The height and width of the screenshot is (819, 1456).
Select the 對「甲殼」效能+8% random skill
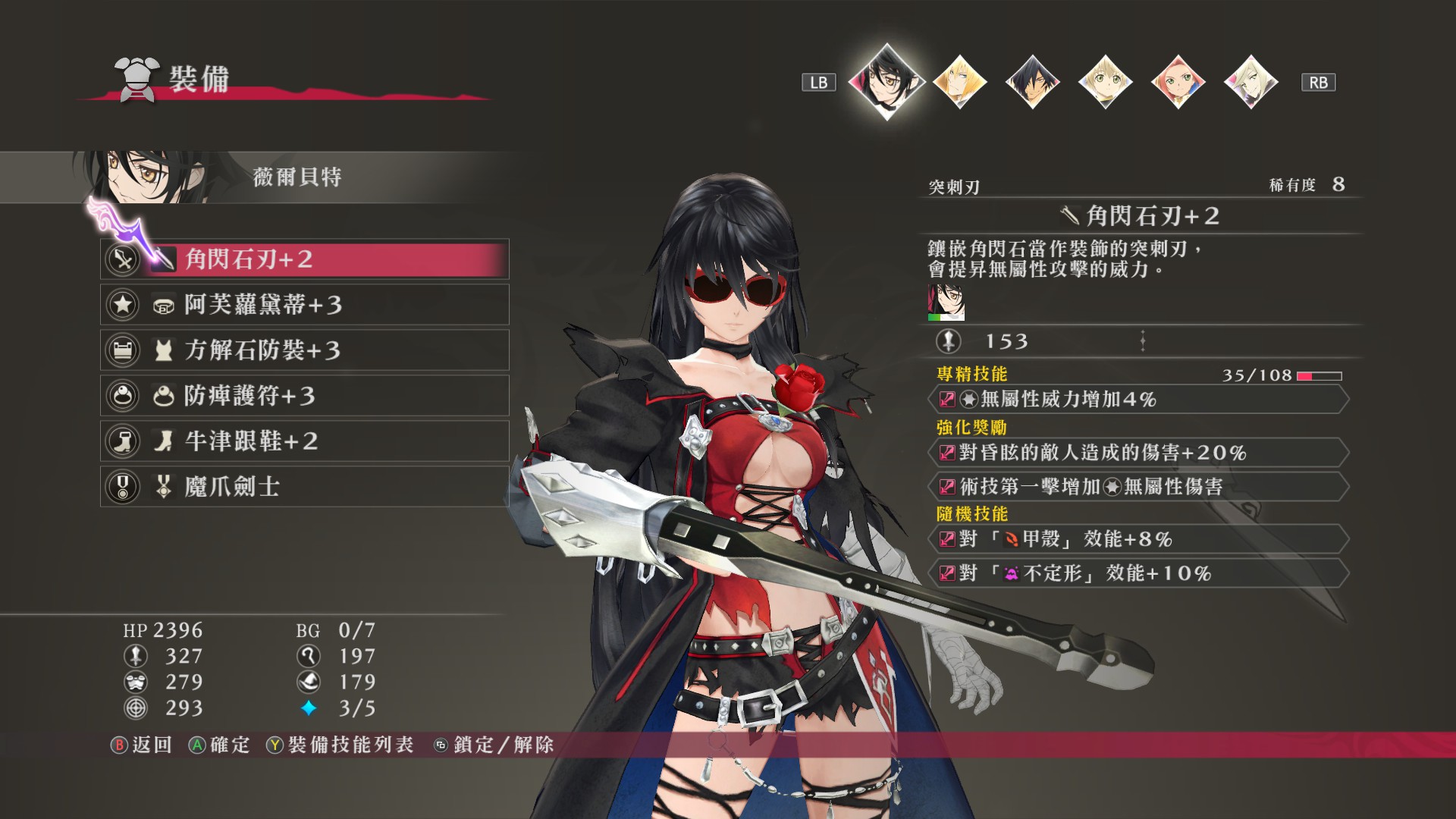click(x=1137, y=539)
